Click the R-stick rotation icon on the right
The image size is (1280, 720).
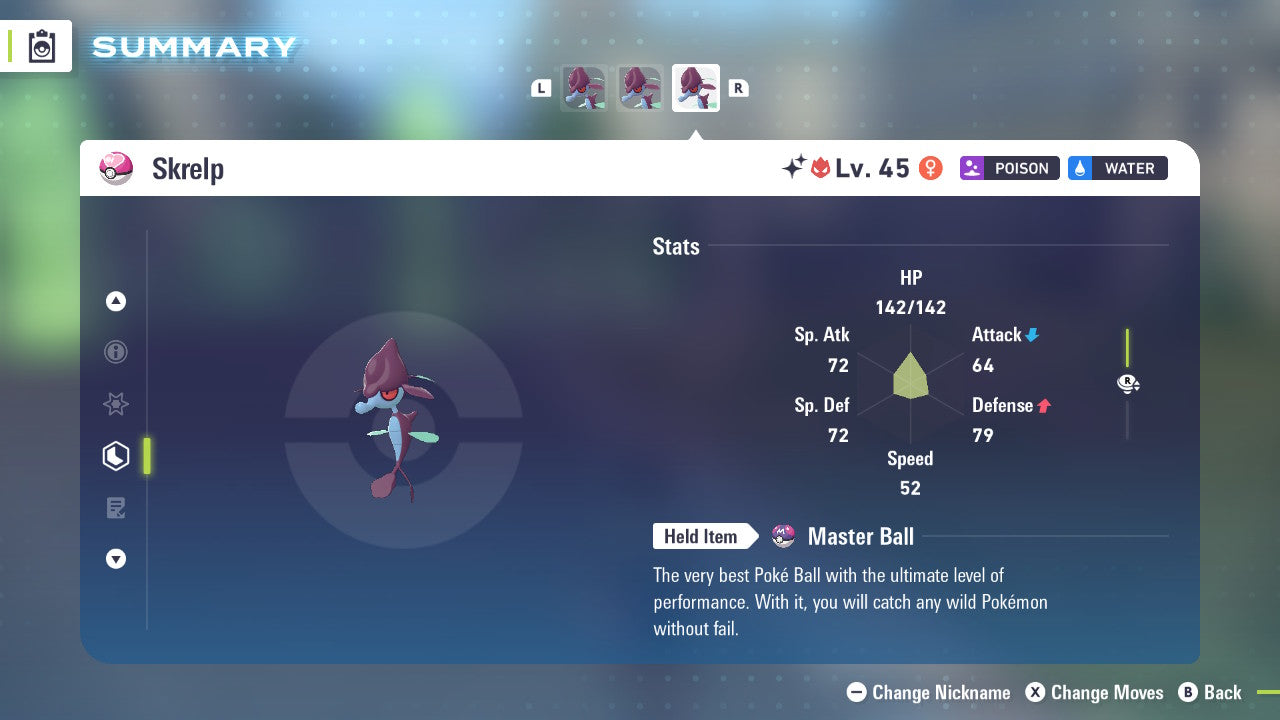coord(1127,384)
